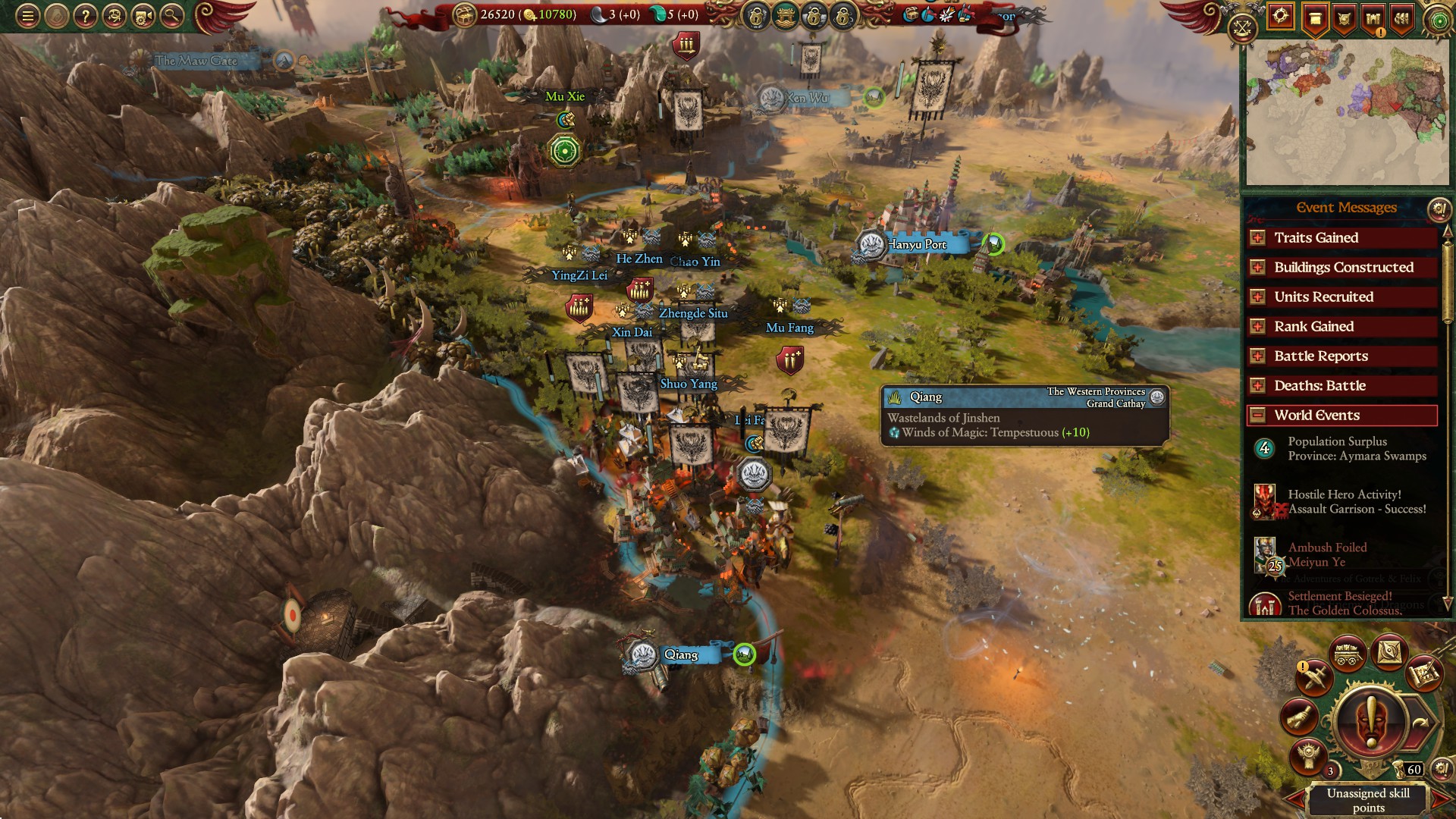Open the camera settings button
The width and height of the screenshot is (1456, 819).
143,16
